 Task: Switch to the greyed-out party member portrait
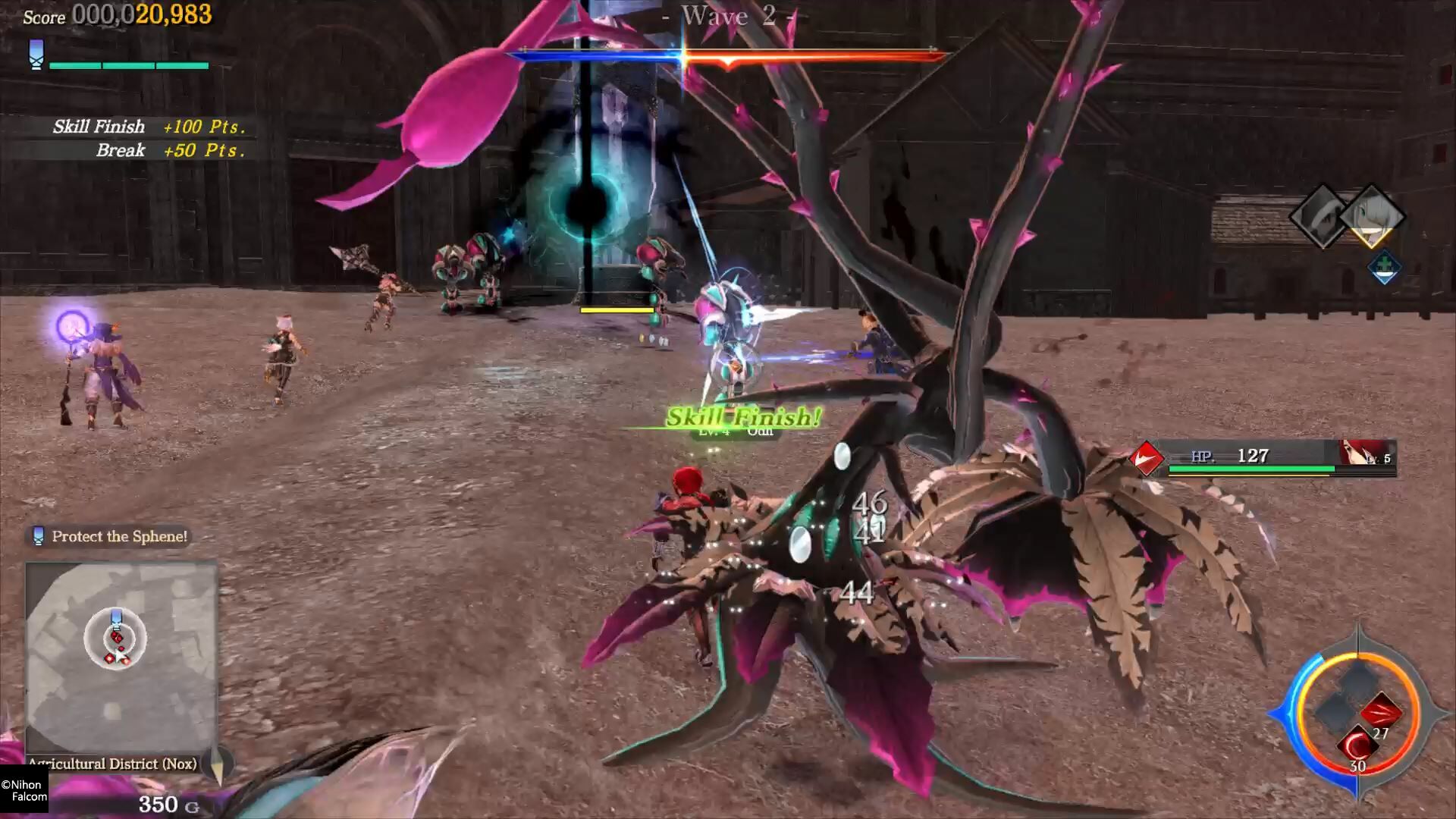click(1321, 215)
